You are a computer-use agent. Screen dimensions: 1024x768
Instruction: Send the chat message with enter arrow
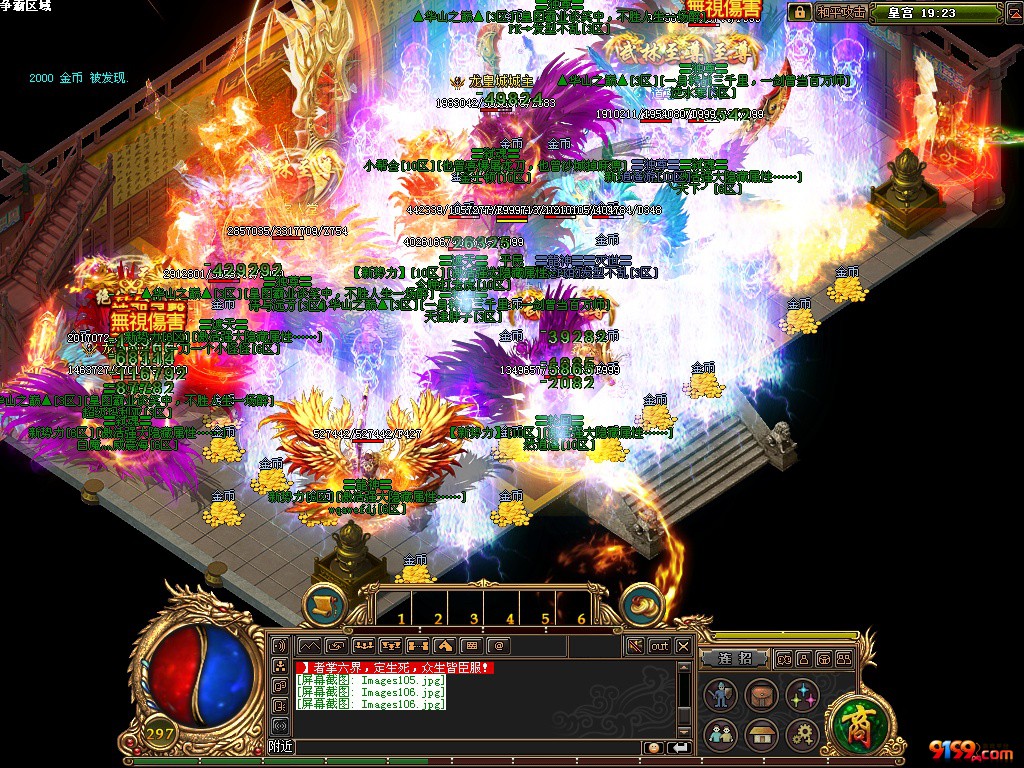[x=680, y=747]
